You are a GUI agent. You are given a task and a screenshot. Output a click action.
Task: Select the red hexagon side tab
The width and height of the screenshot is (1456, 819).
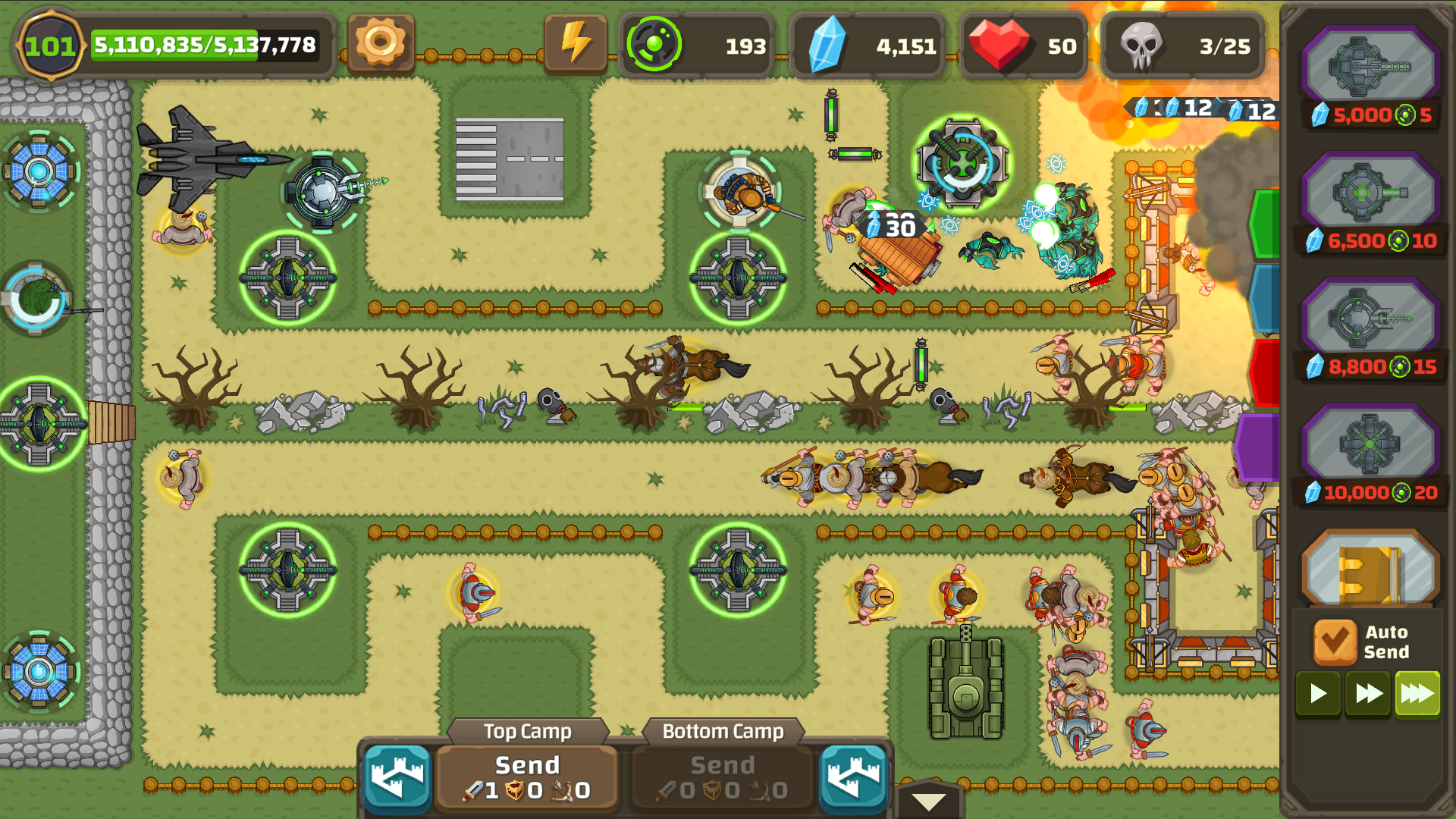pyautogui.click(x=1266, y=372)
